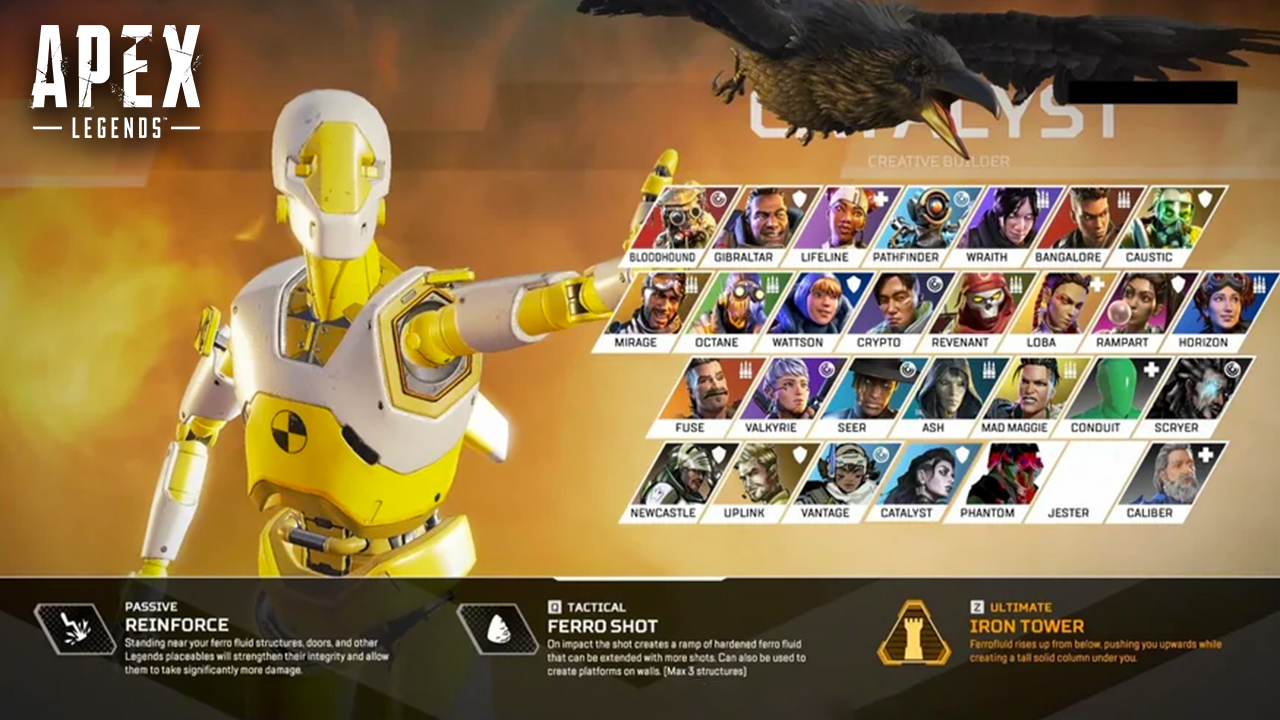Click the CREATIVE BUILDER title text
This screenshot has height=720, width=1280.
(x=942, y=158)
